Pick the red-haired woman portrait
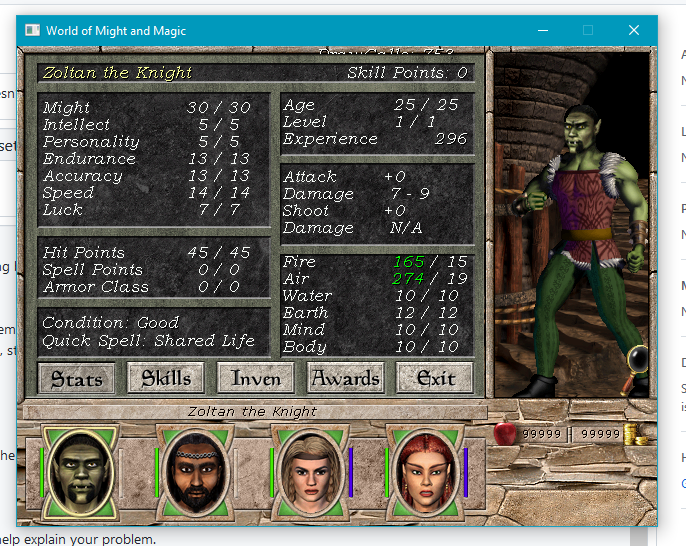Screen dimensions: 686x546 click(x=425, y=470)
